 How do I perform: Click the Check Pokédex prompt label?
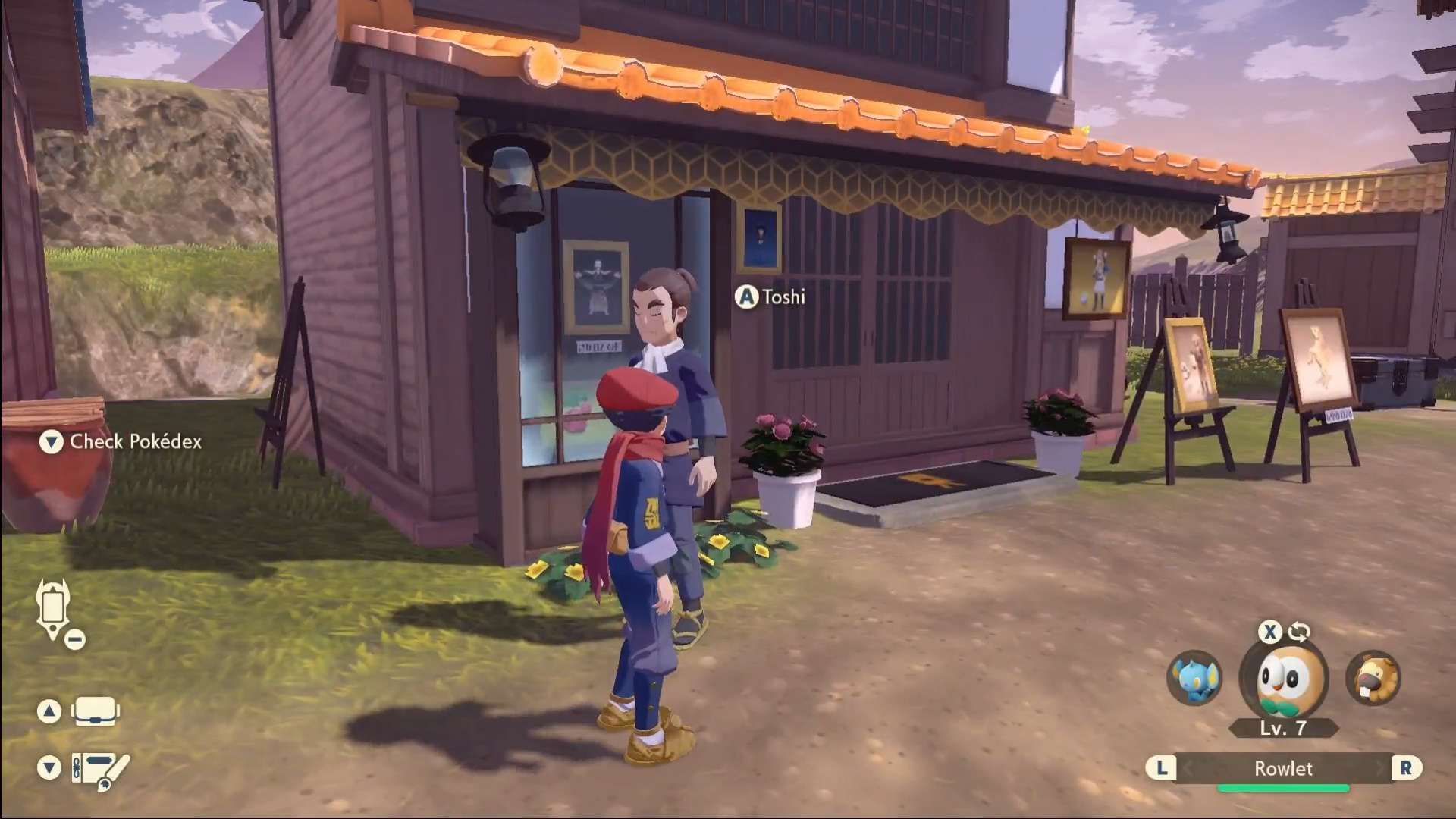tap(135, 441)
